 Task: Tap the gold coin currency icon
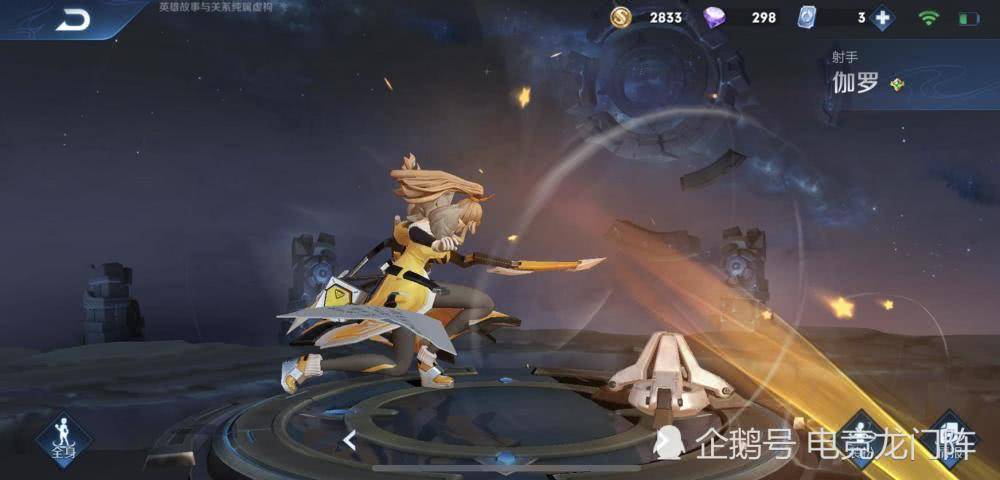click(x=621, y=18)
